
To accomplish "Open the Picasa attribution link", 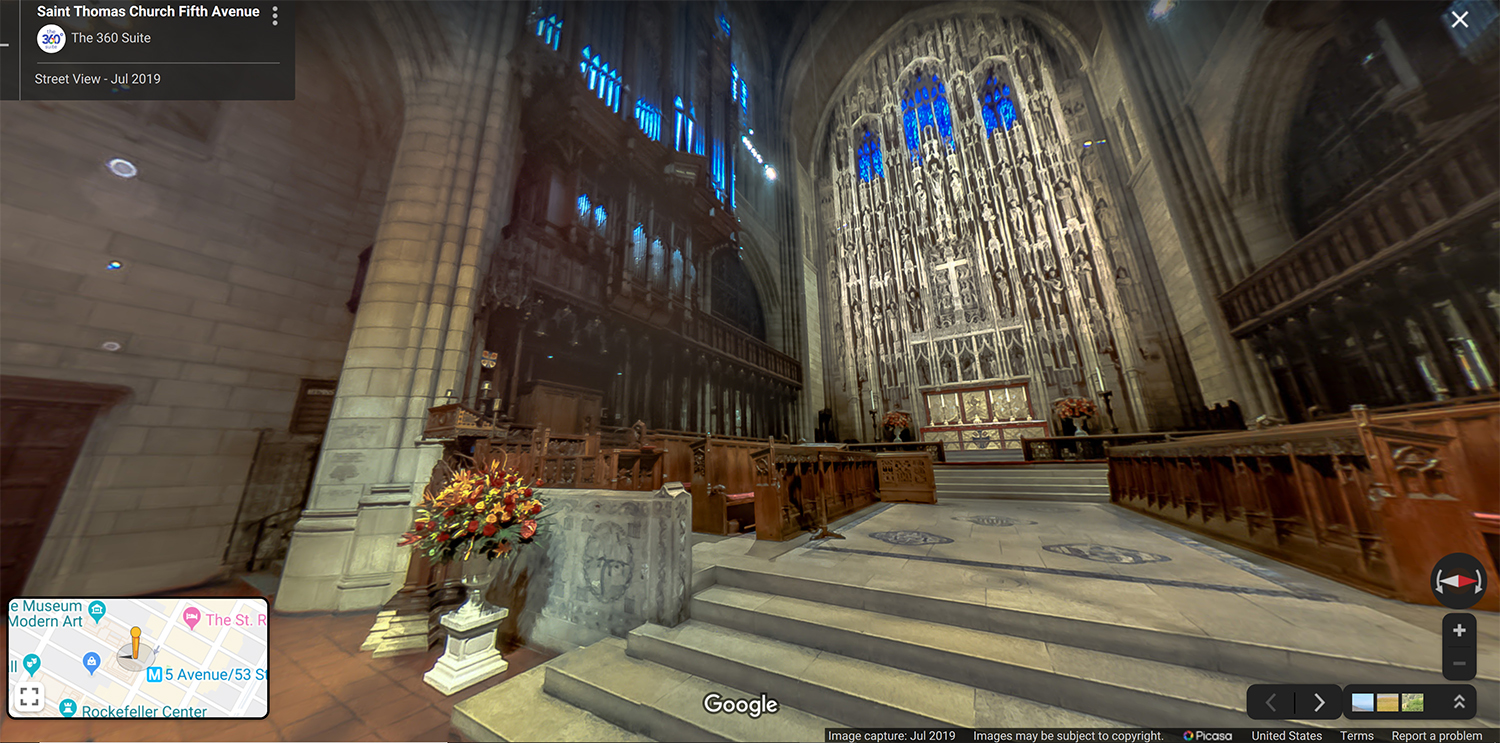I will pos(1207,736).
